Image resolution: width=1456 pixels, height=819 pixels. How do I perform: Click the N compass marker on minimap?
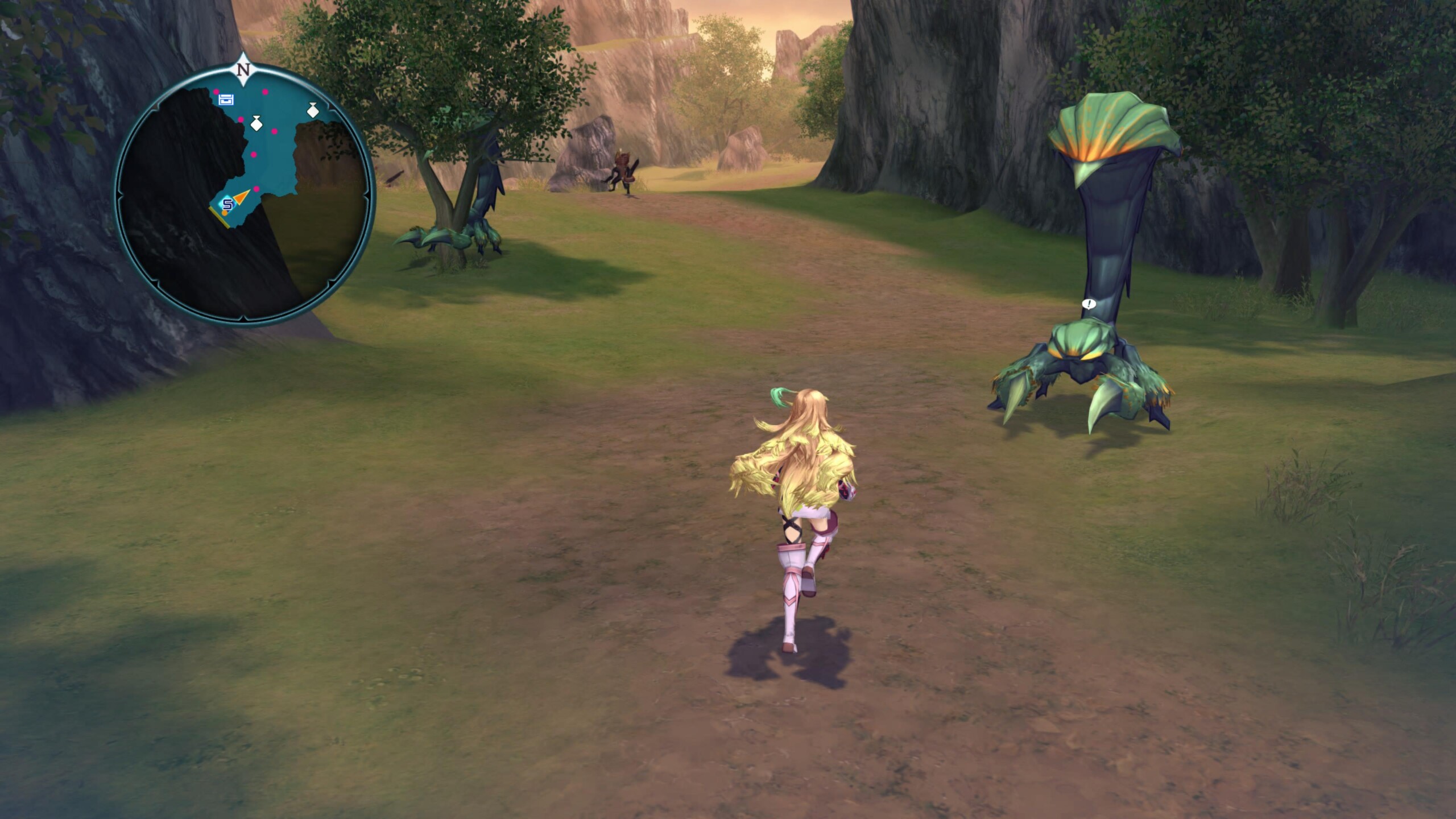point(243,70)
